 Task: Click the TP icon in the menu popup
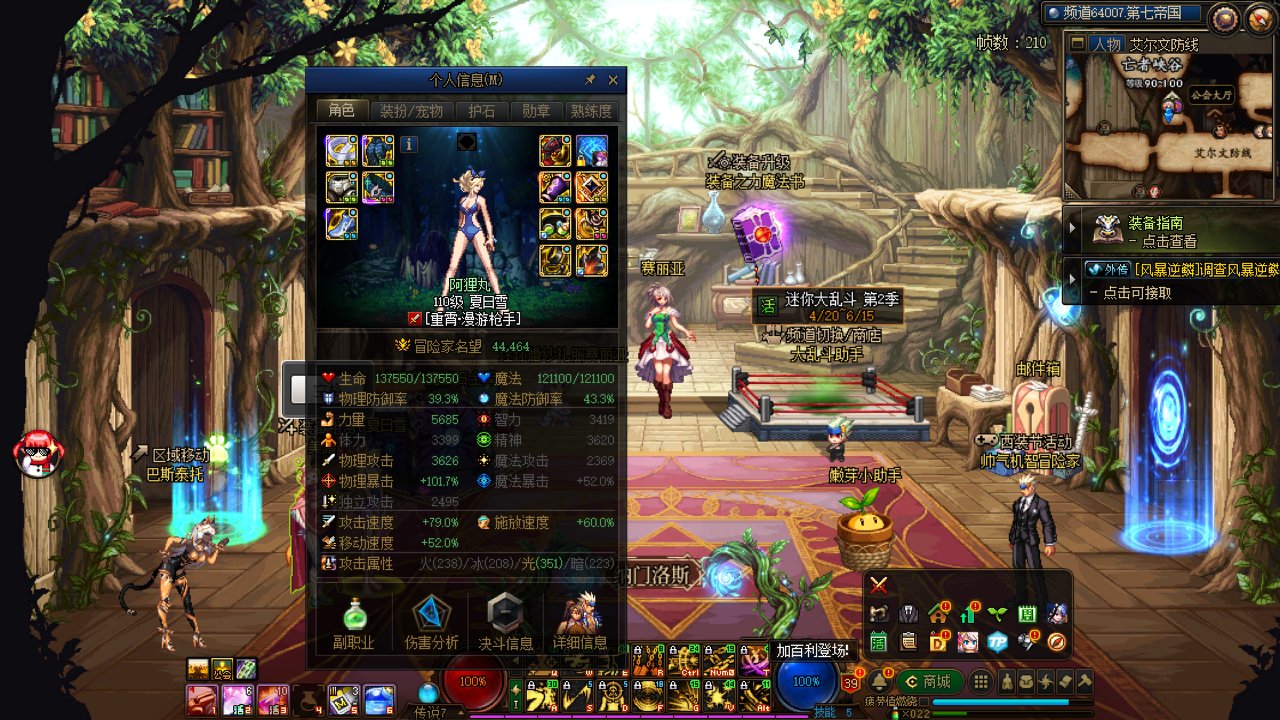pyautogui.click(x=997, y=642)
